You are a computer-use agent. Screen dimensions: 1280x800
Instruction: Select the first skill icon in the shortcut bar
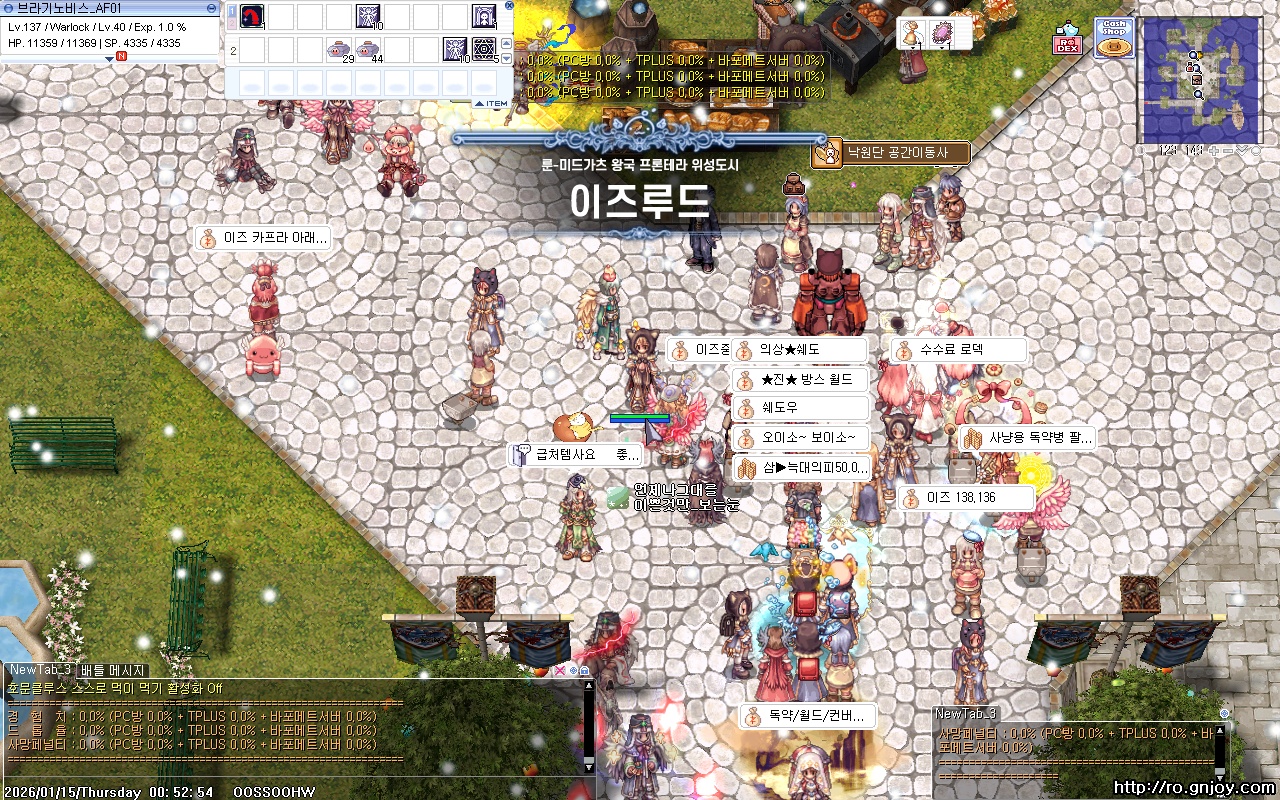coord(252,15)
